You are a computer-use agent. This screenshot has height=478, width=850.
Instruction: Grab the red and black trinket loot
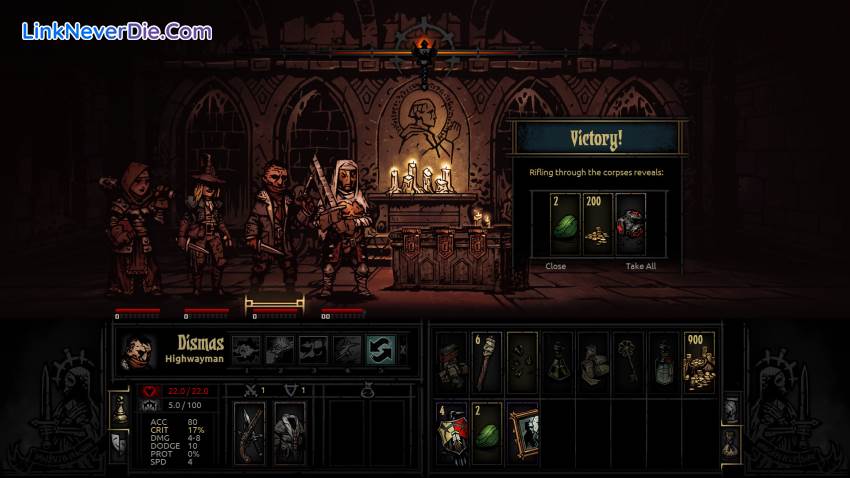631,226
